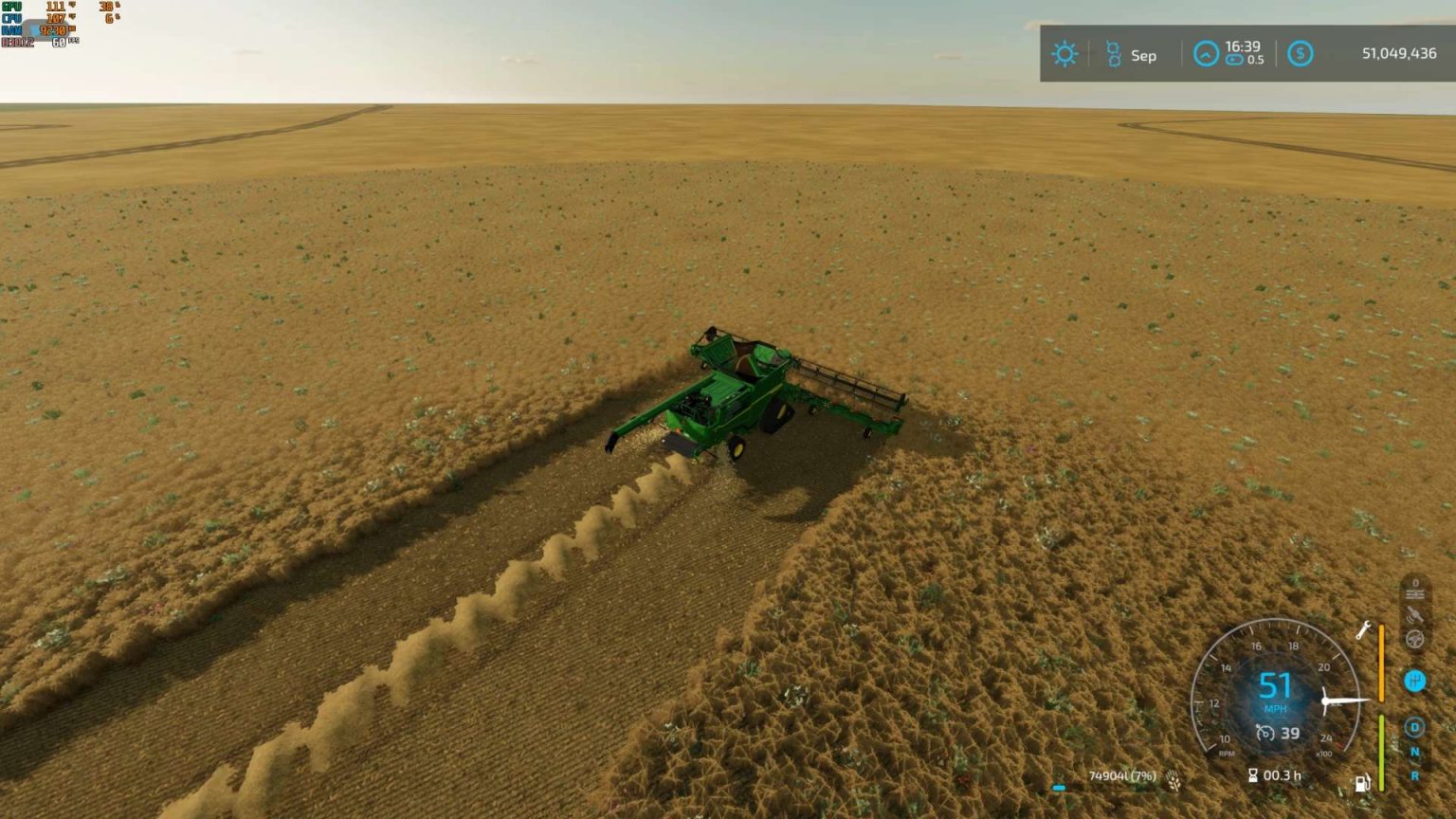
Task: Click the 74904l grain fill readout
Action: click(1122, 775)
